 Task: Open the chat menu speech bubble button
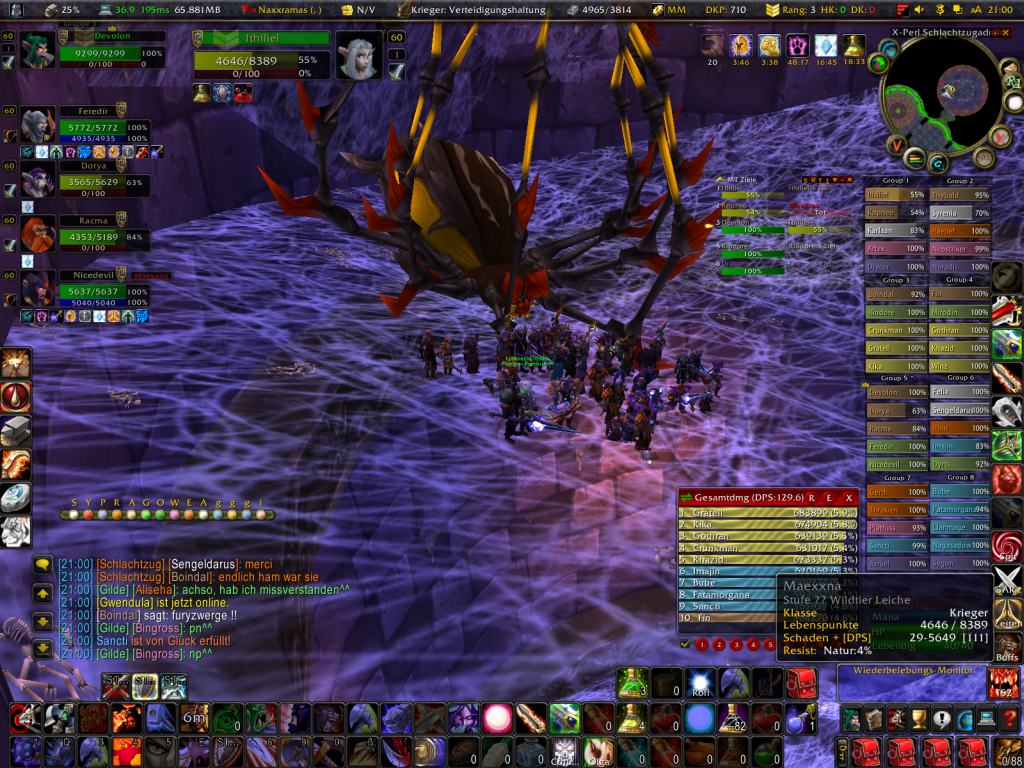click(43, 565)
